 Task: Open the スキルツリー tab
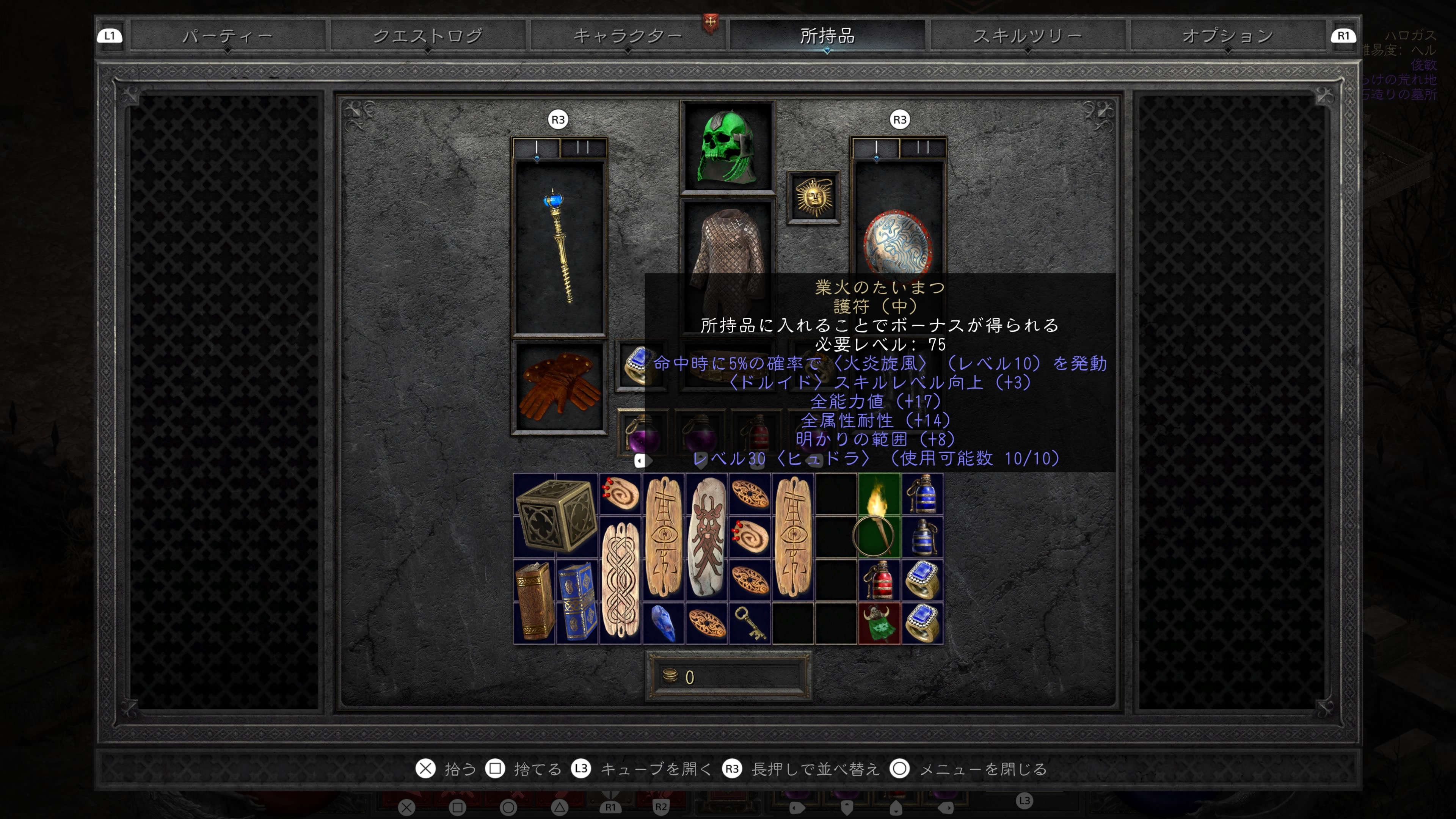tap(1027, 36)
